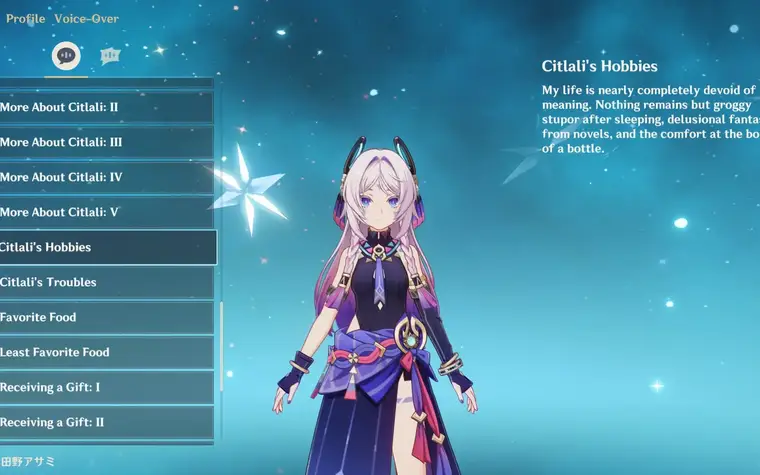This screenshot has width=760, height=475.
Task: Open the "Favorite Food" entry
Action: click(x=105, y=317)
